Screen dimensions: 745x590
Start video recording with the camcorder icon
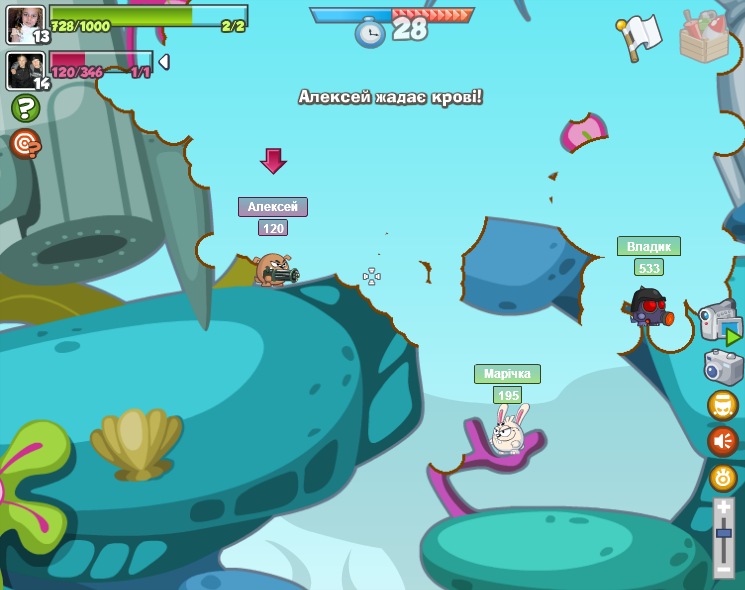719,322
